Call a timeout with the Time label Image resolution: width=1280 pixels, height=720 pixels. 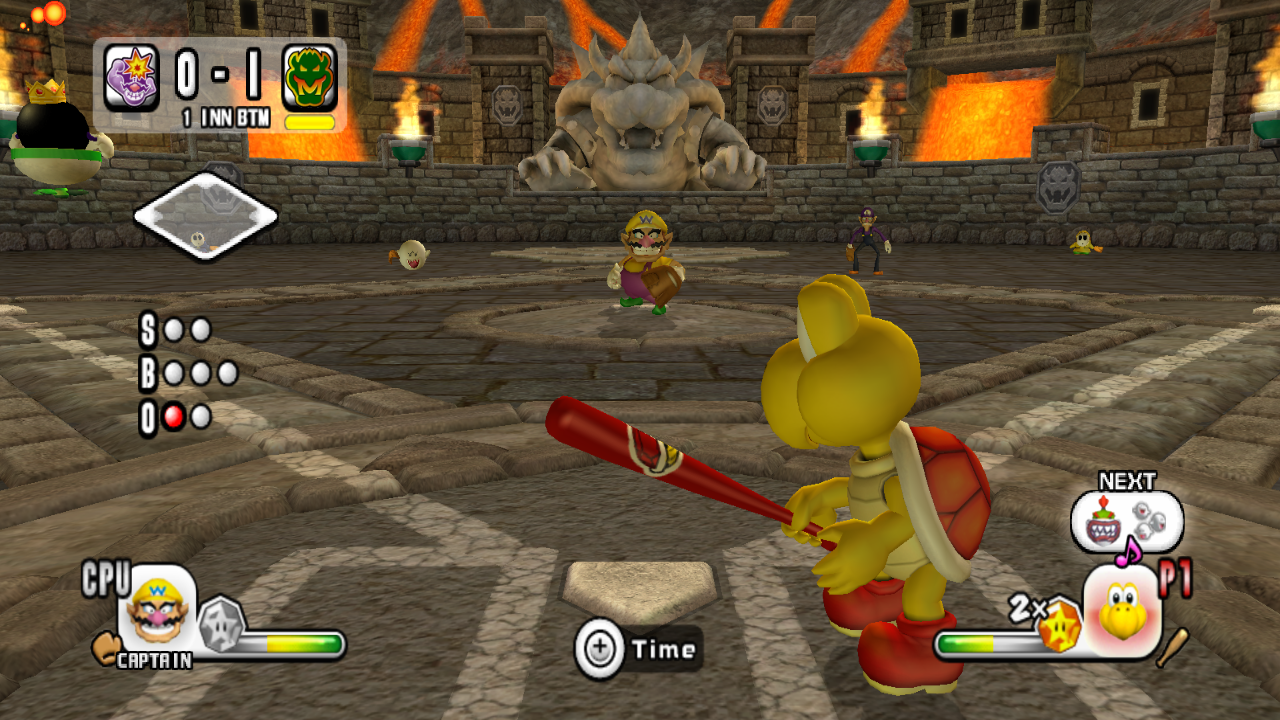(664, 650)
